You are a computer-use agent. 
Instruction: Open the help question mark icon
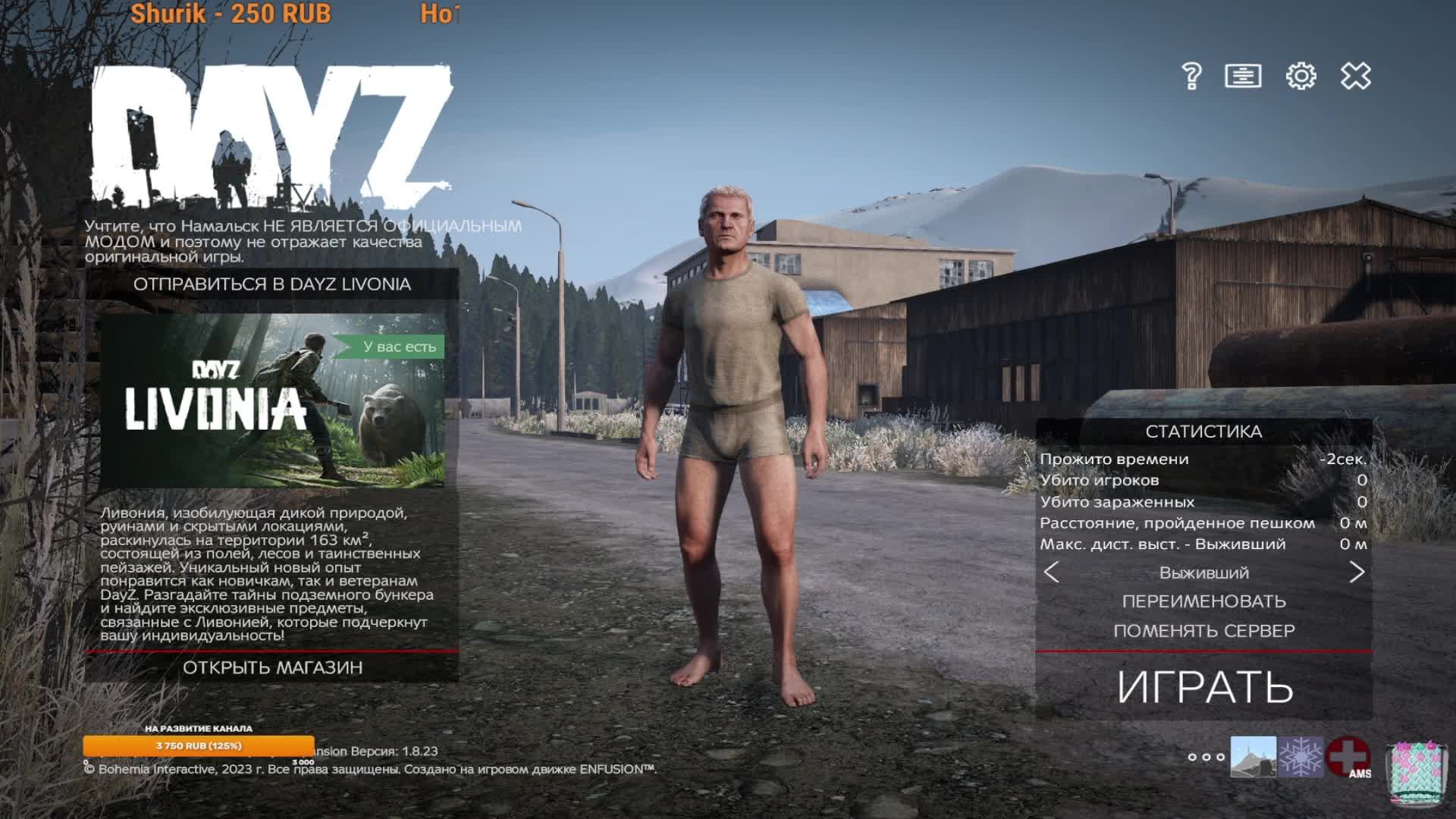[1193, 76]
